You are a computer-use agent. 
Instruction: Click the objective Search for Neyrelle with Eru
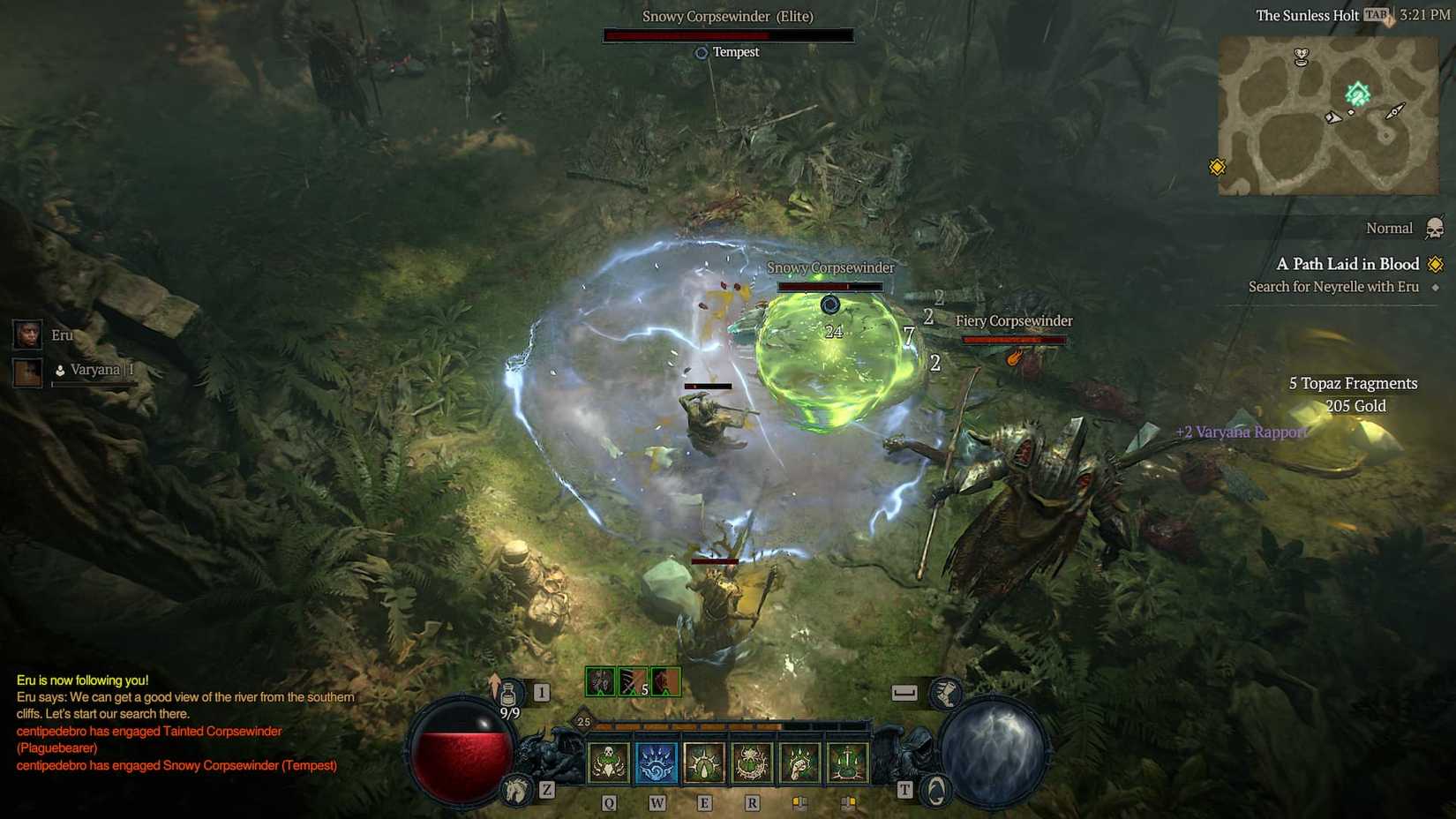click(1332, 287)
